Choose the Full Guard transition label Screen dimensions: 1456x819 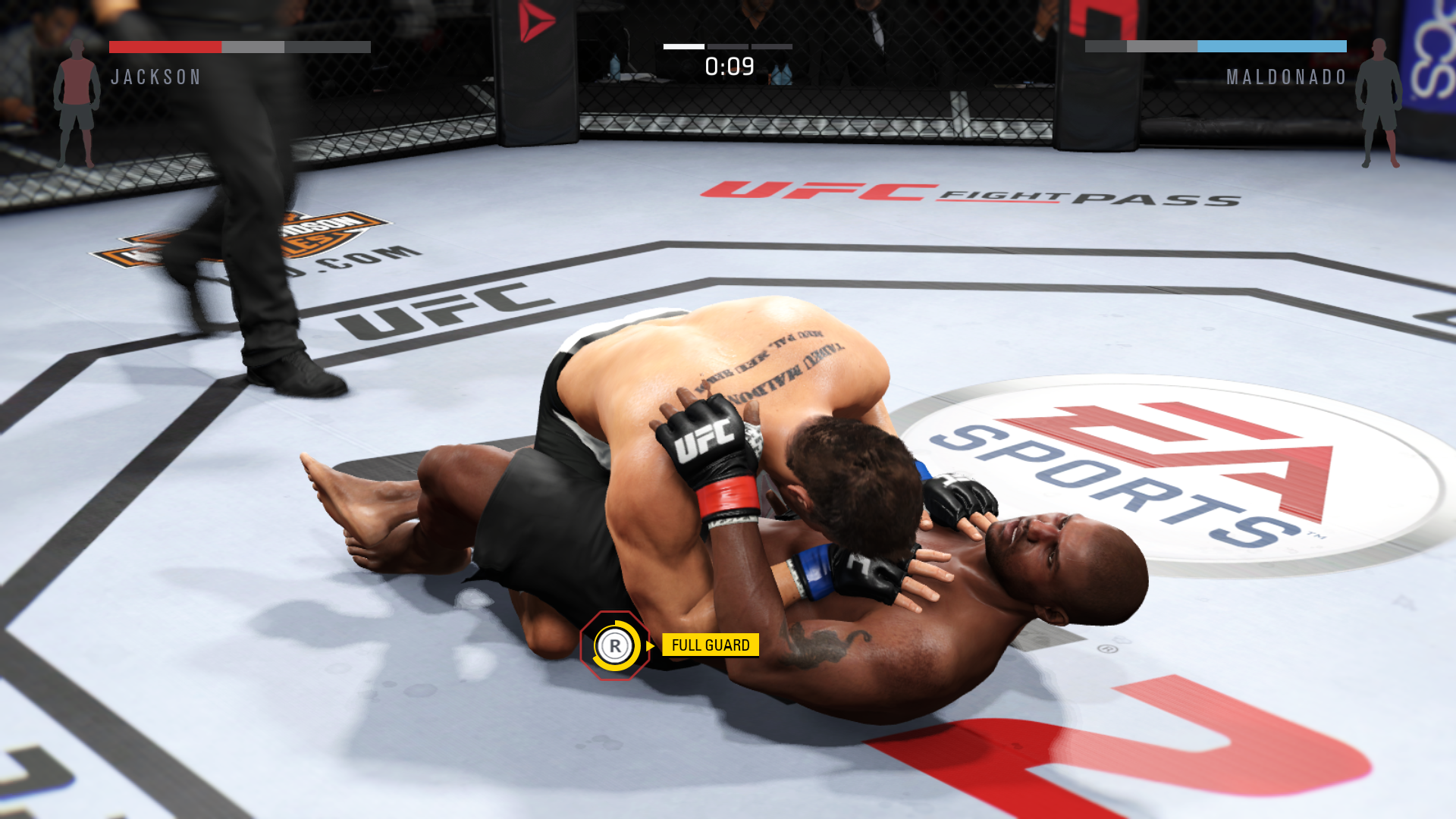tap(710, 645)
